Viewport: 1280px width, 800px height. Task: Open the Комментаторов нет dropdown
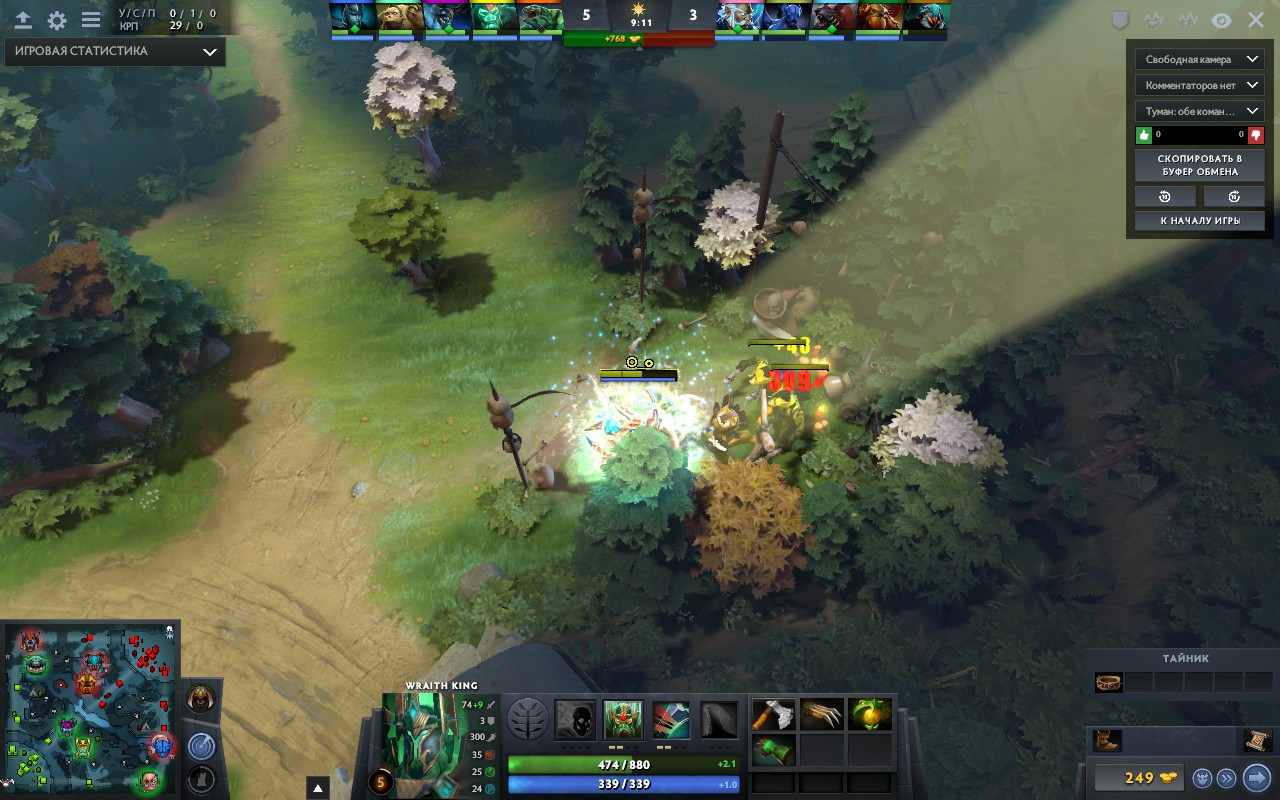1199,86
